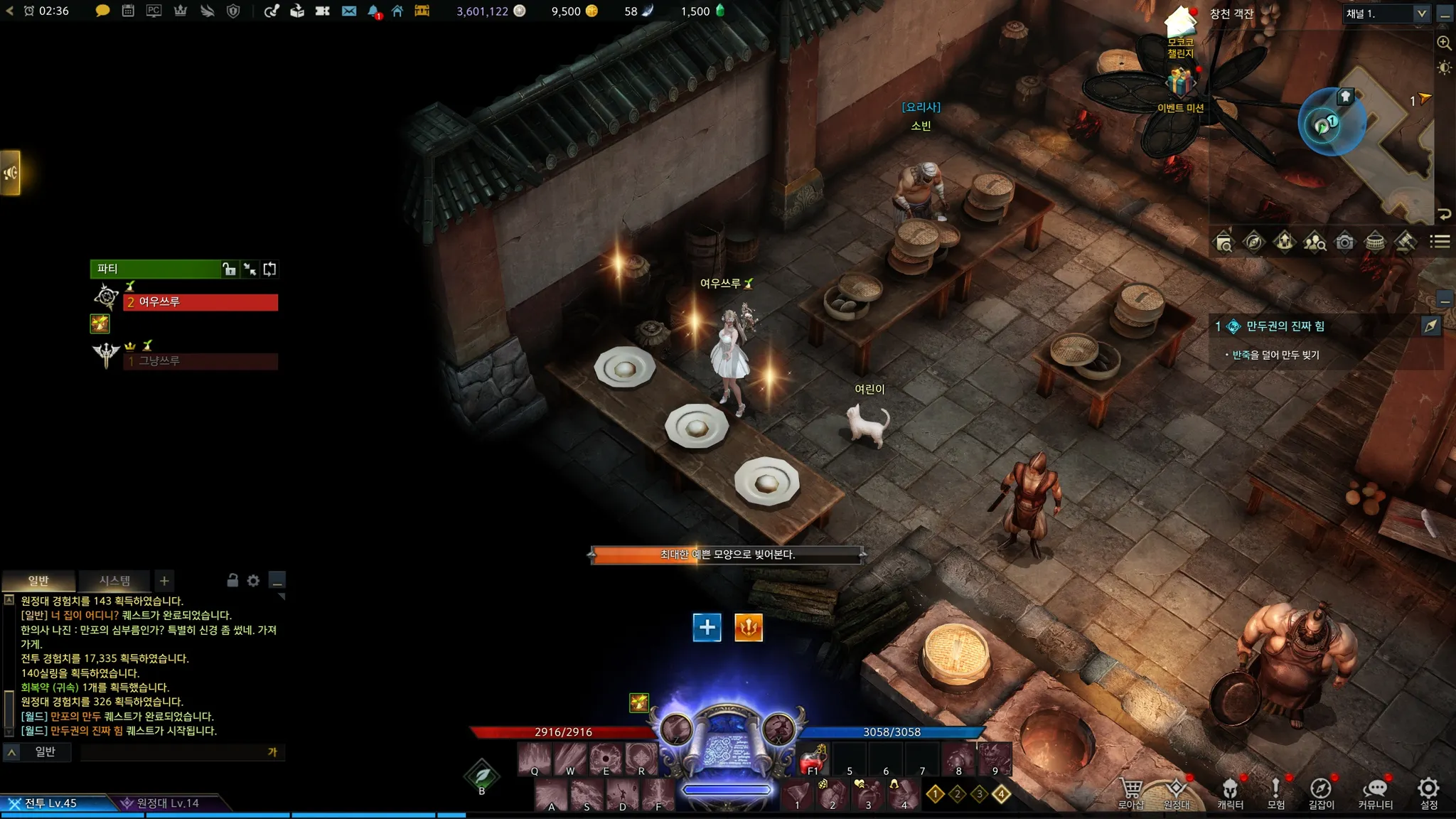Open the 이벤트 미션 gift icon
Image resolution: width=1456 pixels, height=819 pixels.
[1180, 84]
